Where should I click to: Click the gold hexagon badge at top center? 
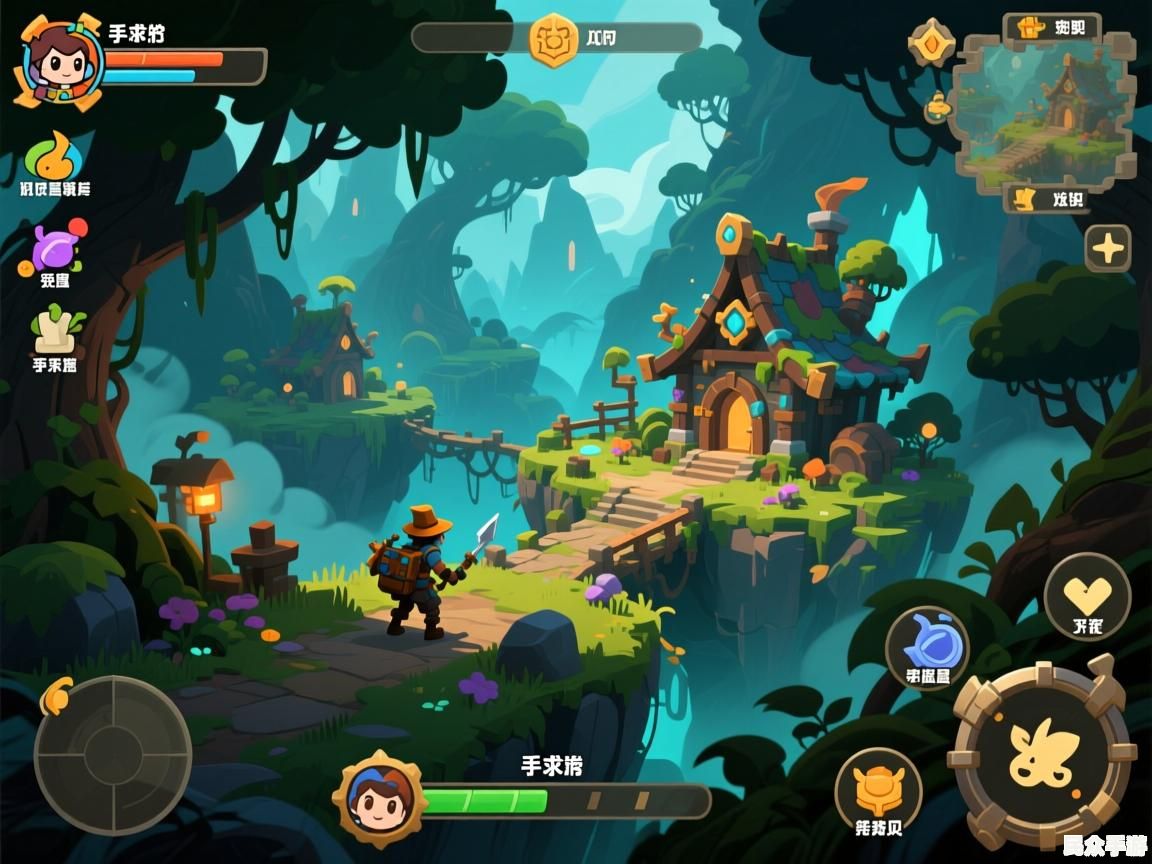click(x=553, y=40)
